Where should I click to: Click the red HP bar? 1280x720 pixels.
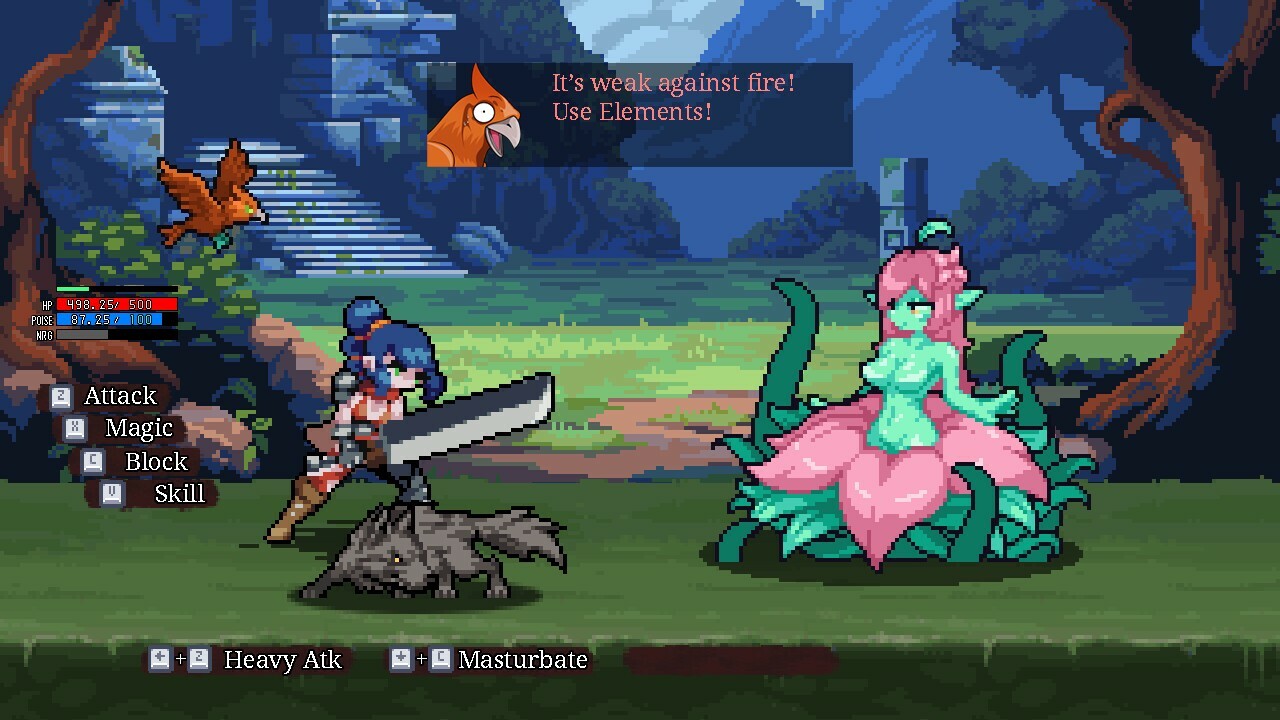(x=115, y=307)
